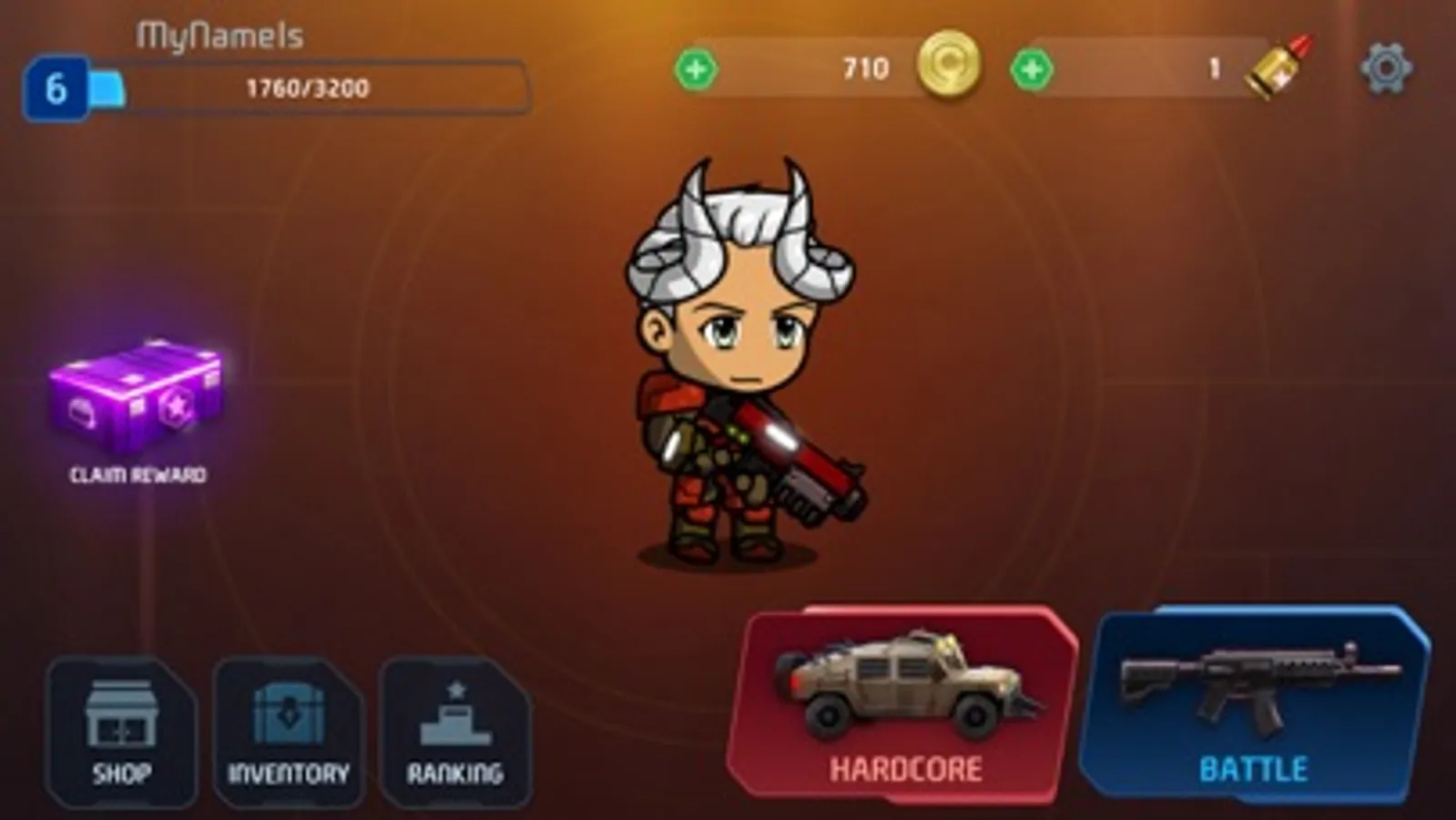1456x820 pixels.
Task: View Ranking leaderboard via the podium icon
Action: tap(454, 716)
